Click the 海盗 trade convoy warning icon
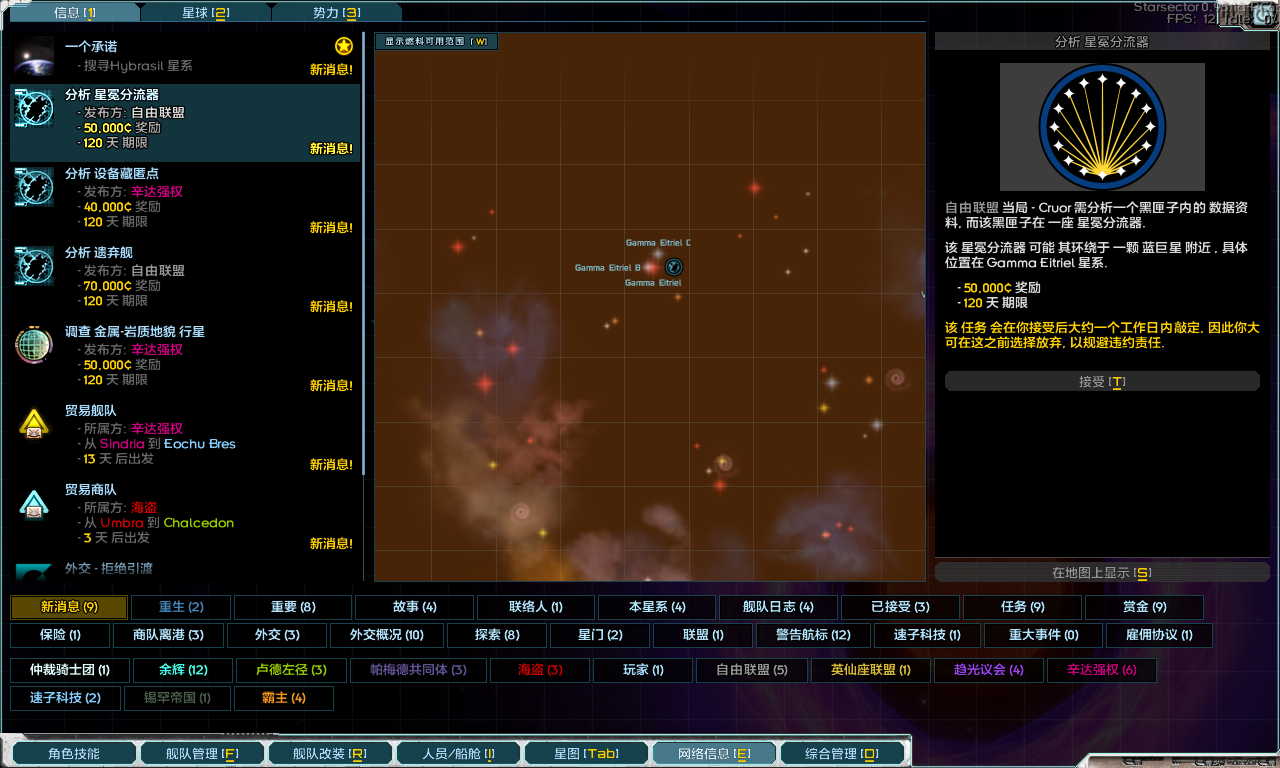 point(33,503)
